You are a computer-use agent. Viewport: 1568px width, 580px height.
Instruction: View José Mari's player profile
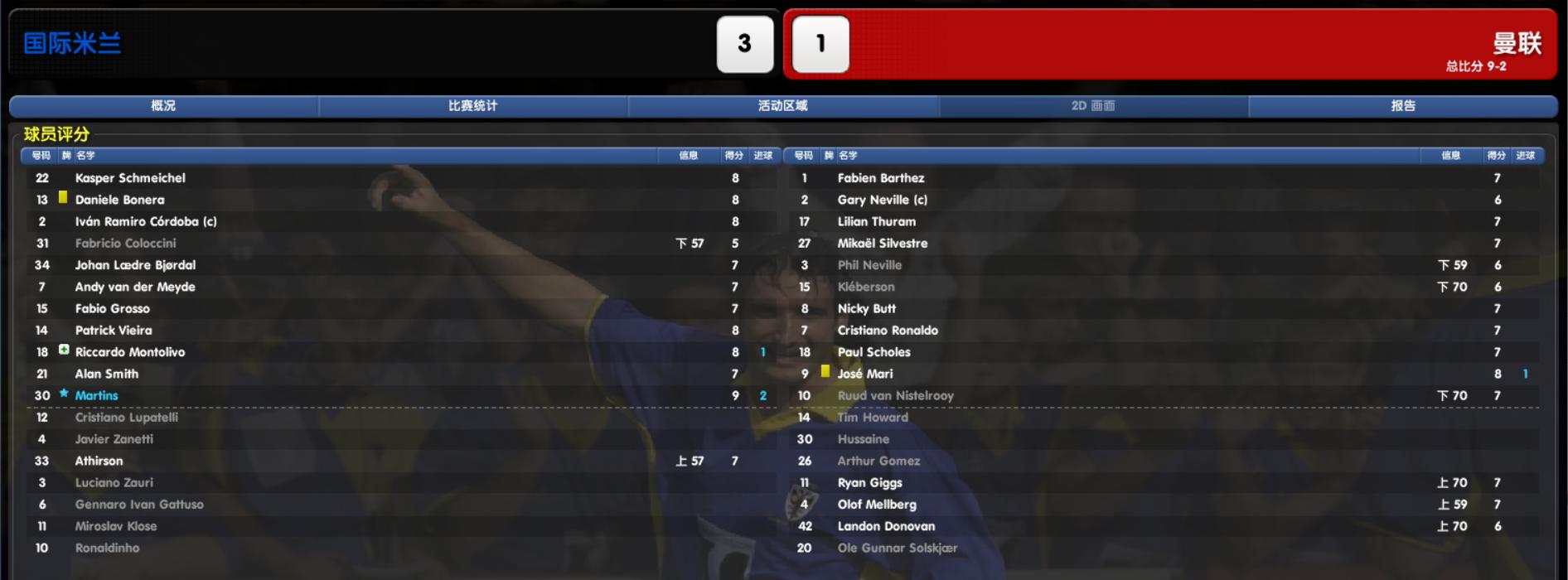pyautogui.click(x=865, y=375)
